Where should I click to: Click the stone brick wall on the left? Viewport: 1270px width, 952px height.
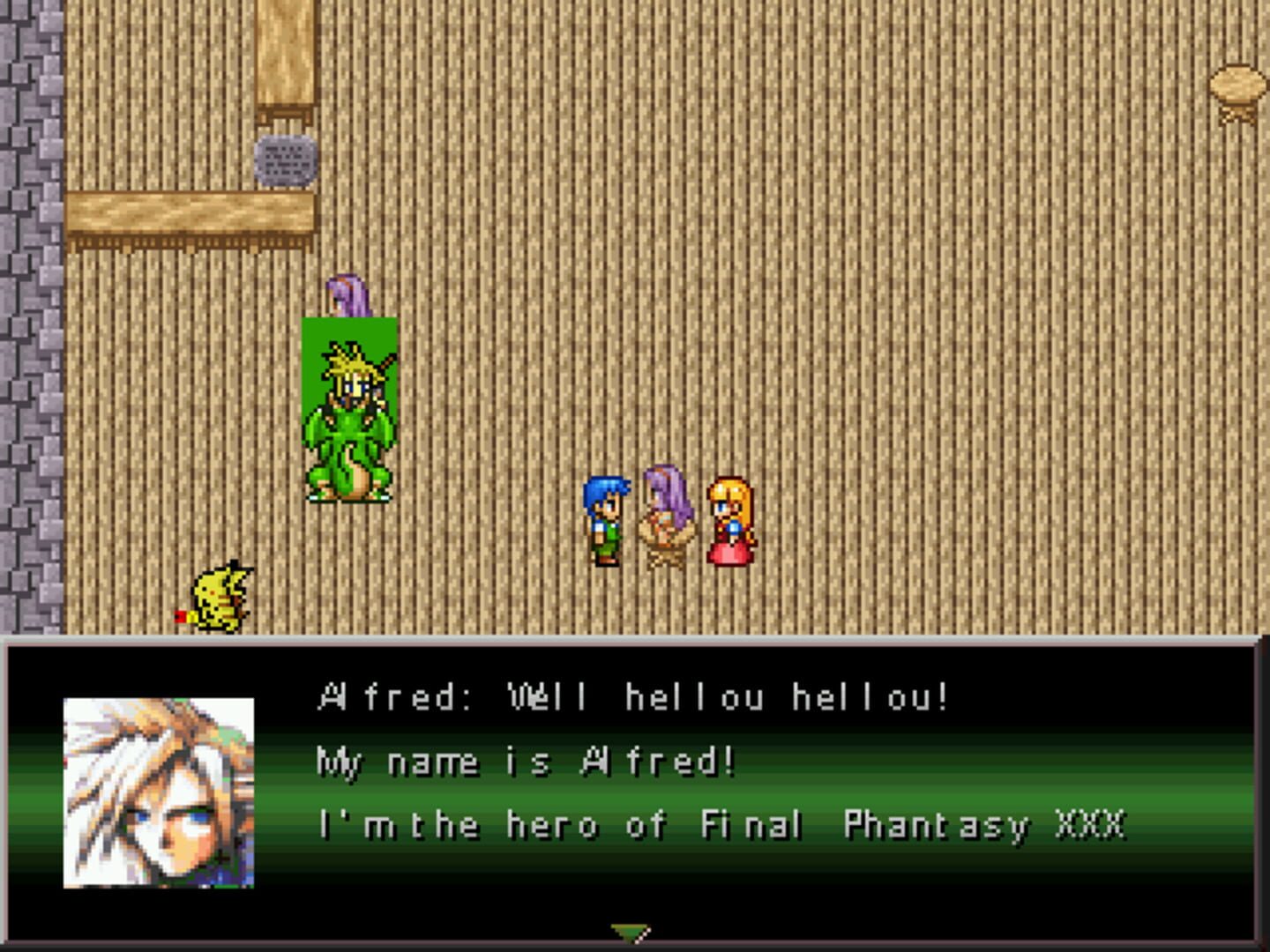[31, 353]
